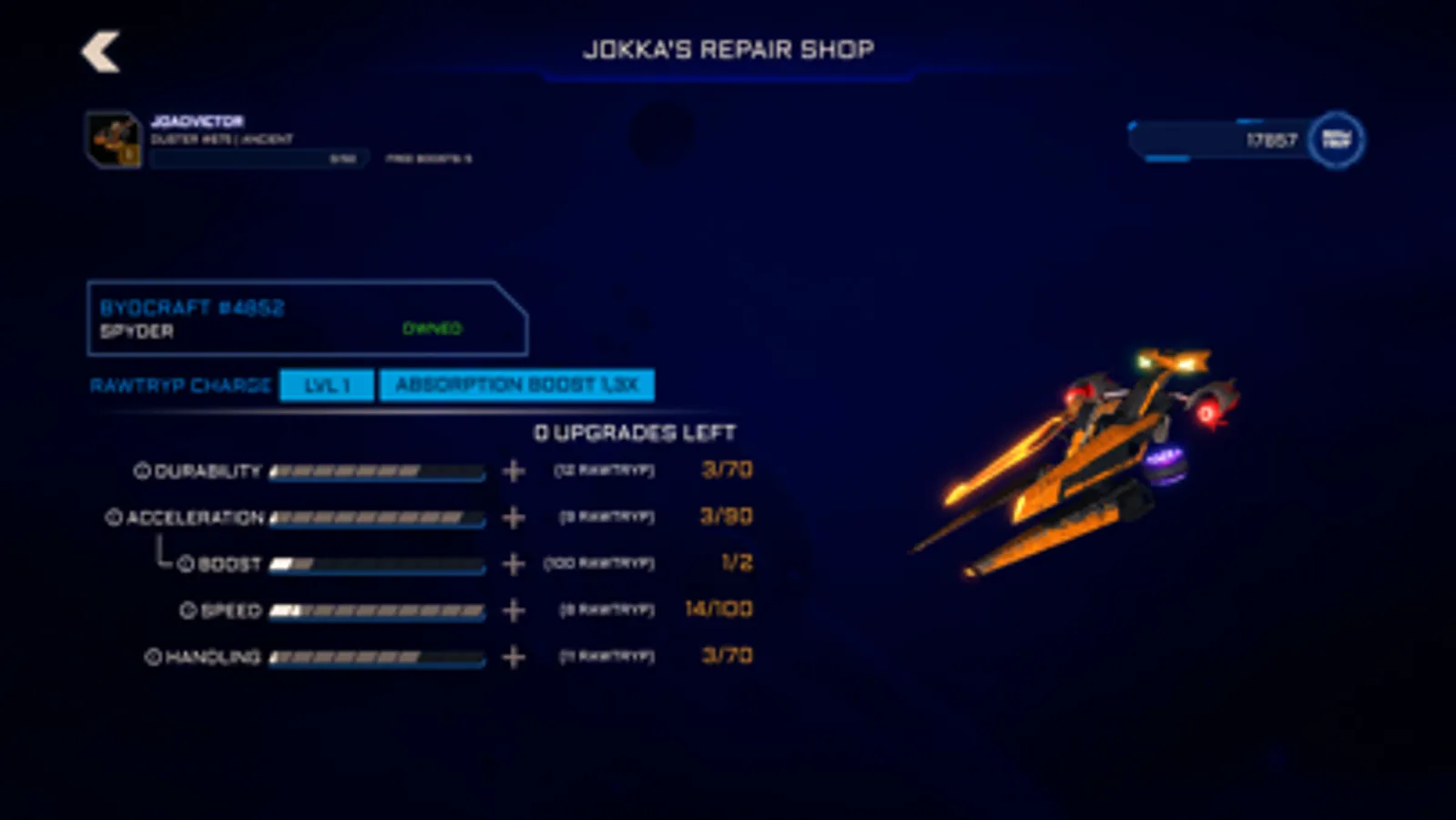
Task: Select the Boost stat icon
Action: point(188,564)
